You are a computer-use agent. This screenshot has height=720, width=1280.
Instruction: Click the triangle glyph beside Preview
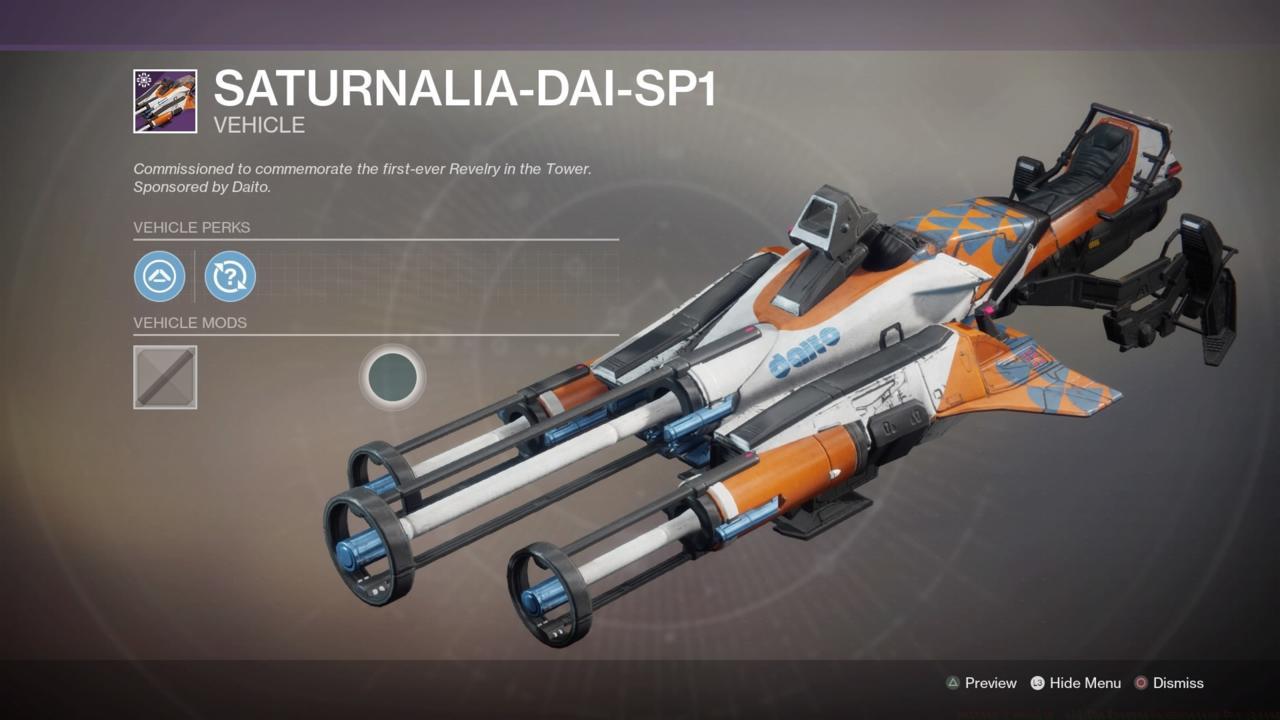952,683
